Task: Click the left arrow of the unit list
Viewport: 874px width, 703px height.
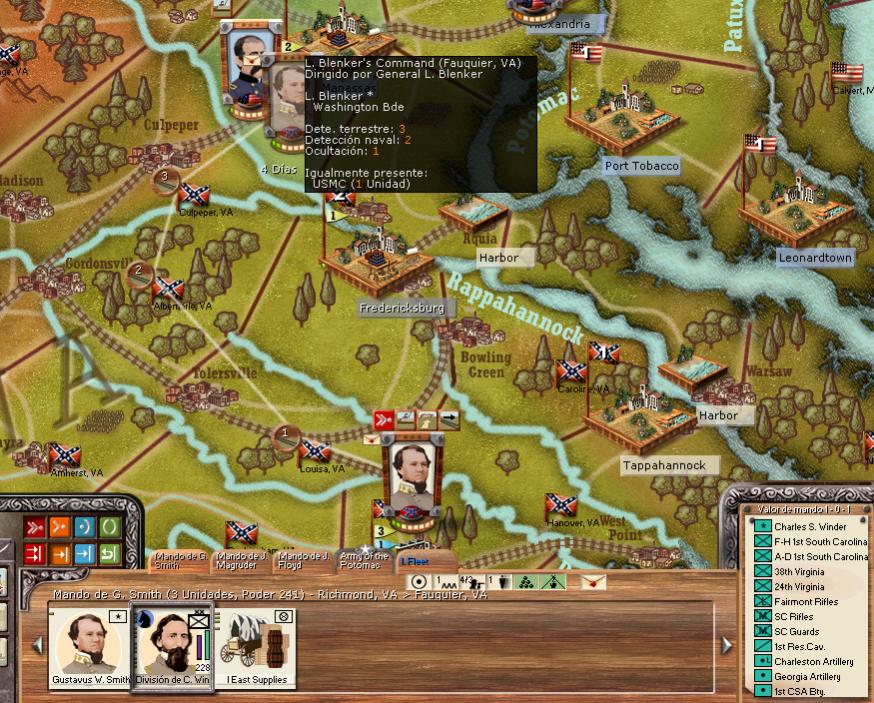Action: click(39, 645)
